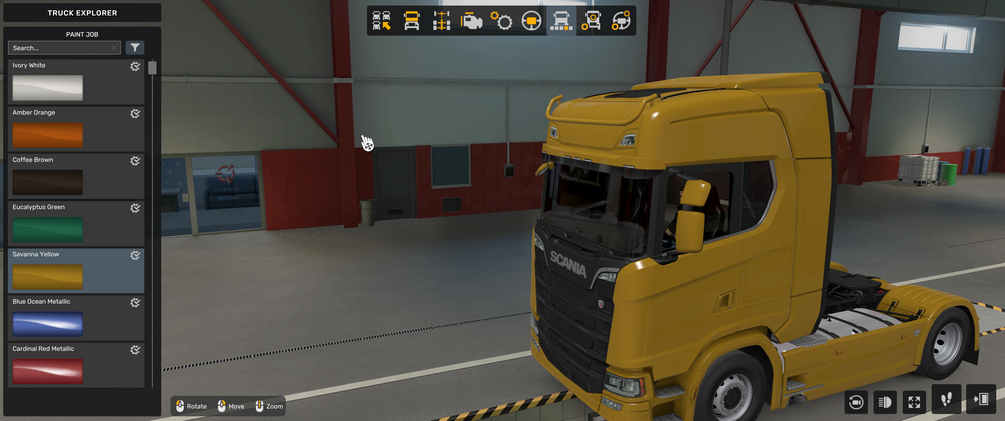
Task: Pick the Coffee Brown paint job
Action: (47, 182)
